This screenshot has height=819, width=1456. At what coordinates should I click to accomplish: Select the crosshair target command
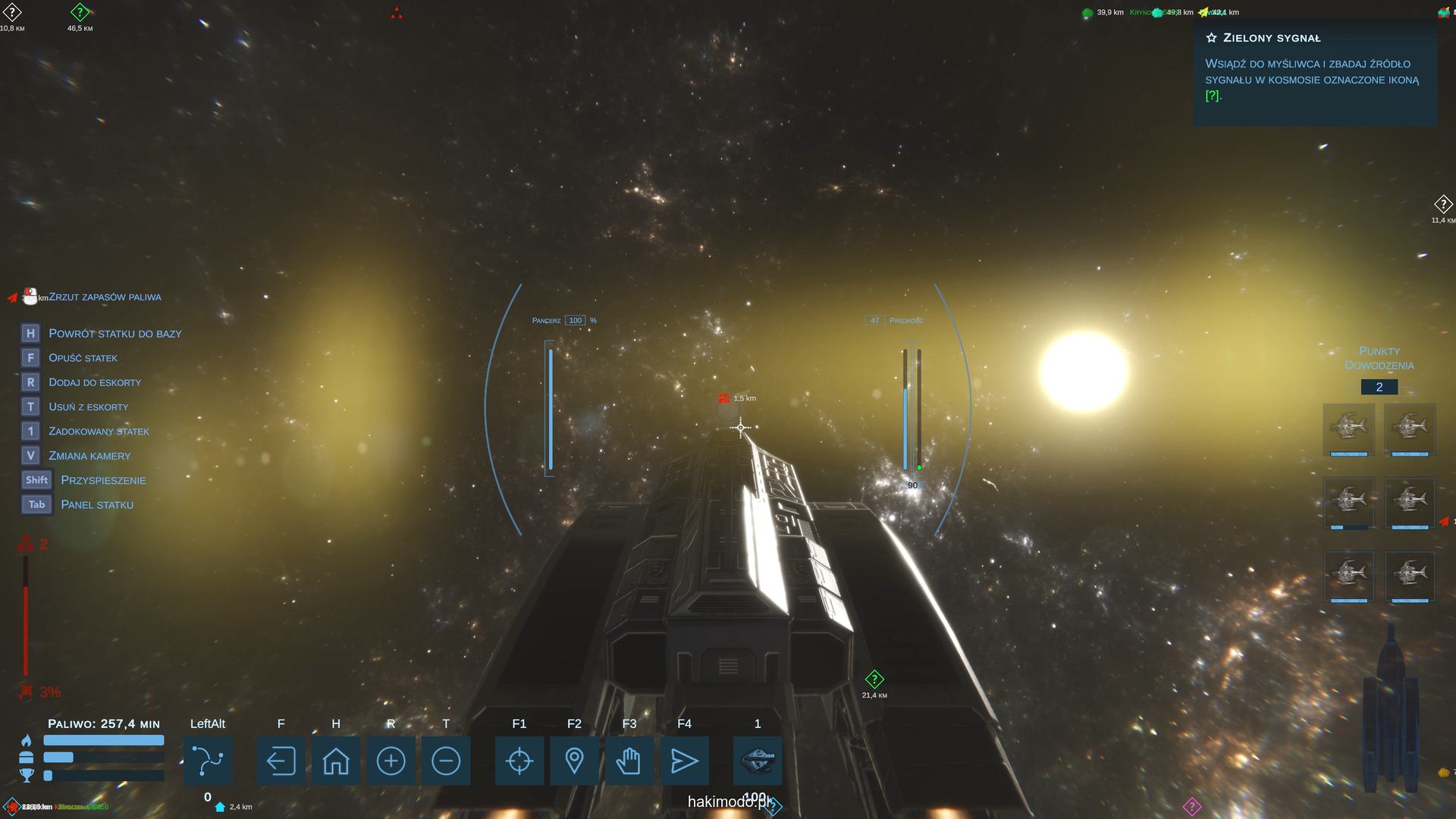519,761
